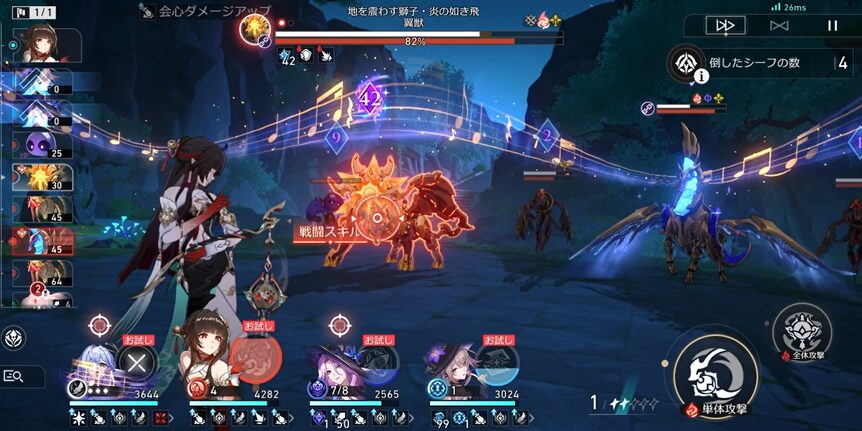This screenshot has width=862, height=431.
Task: Show the wave 1/1 flag indicator
Action: (x=30, y=14)
